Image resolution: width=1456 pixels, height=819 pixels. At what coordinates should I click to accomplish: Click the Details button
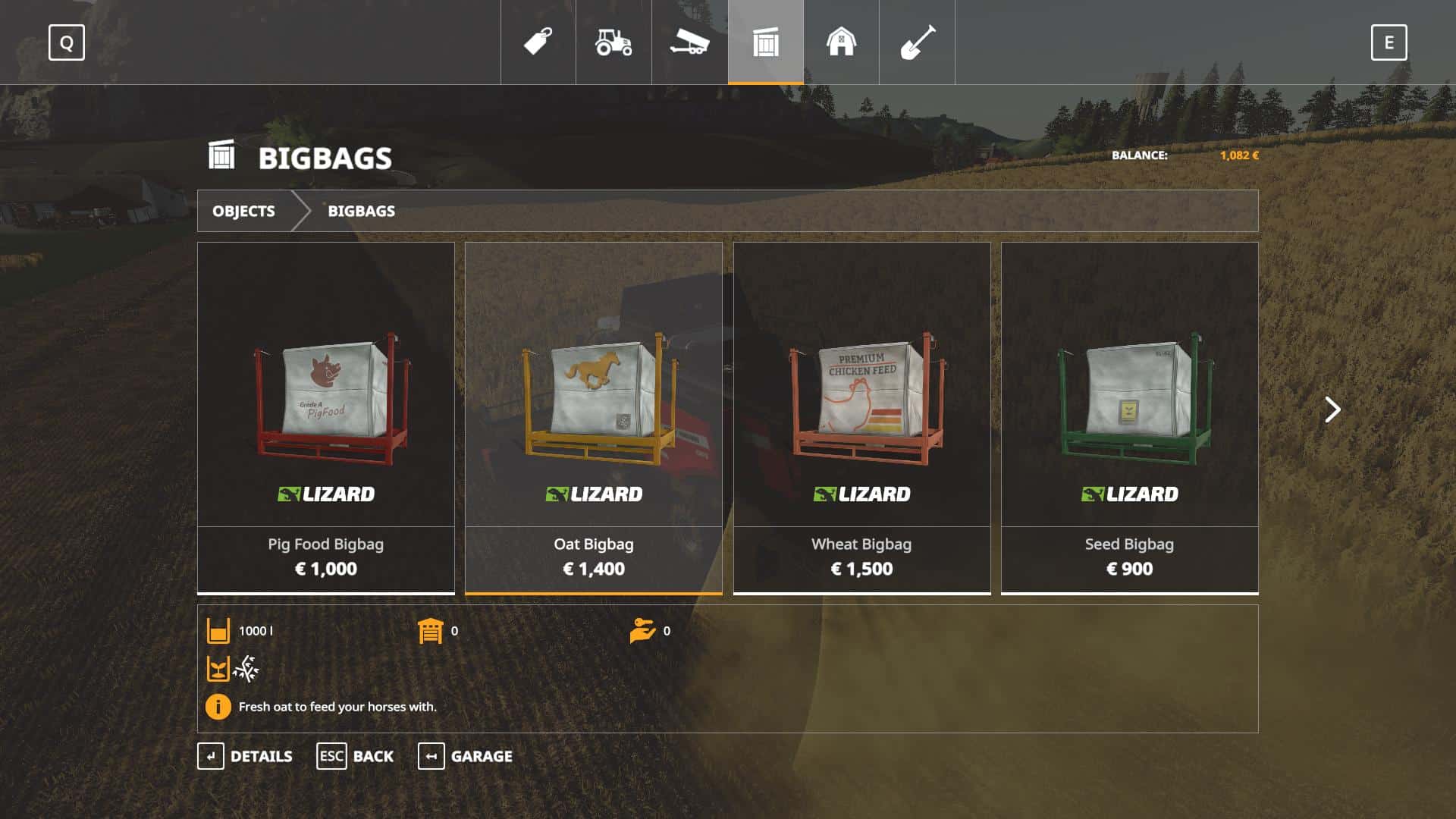tap(245, 756)
